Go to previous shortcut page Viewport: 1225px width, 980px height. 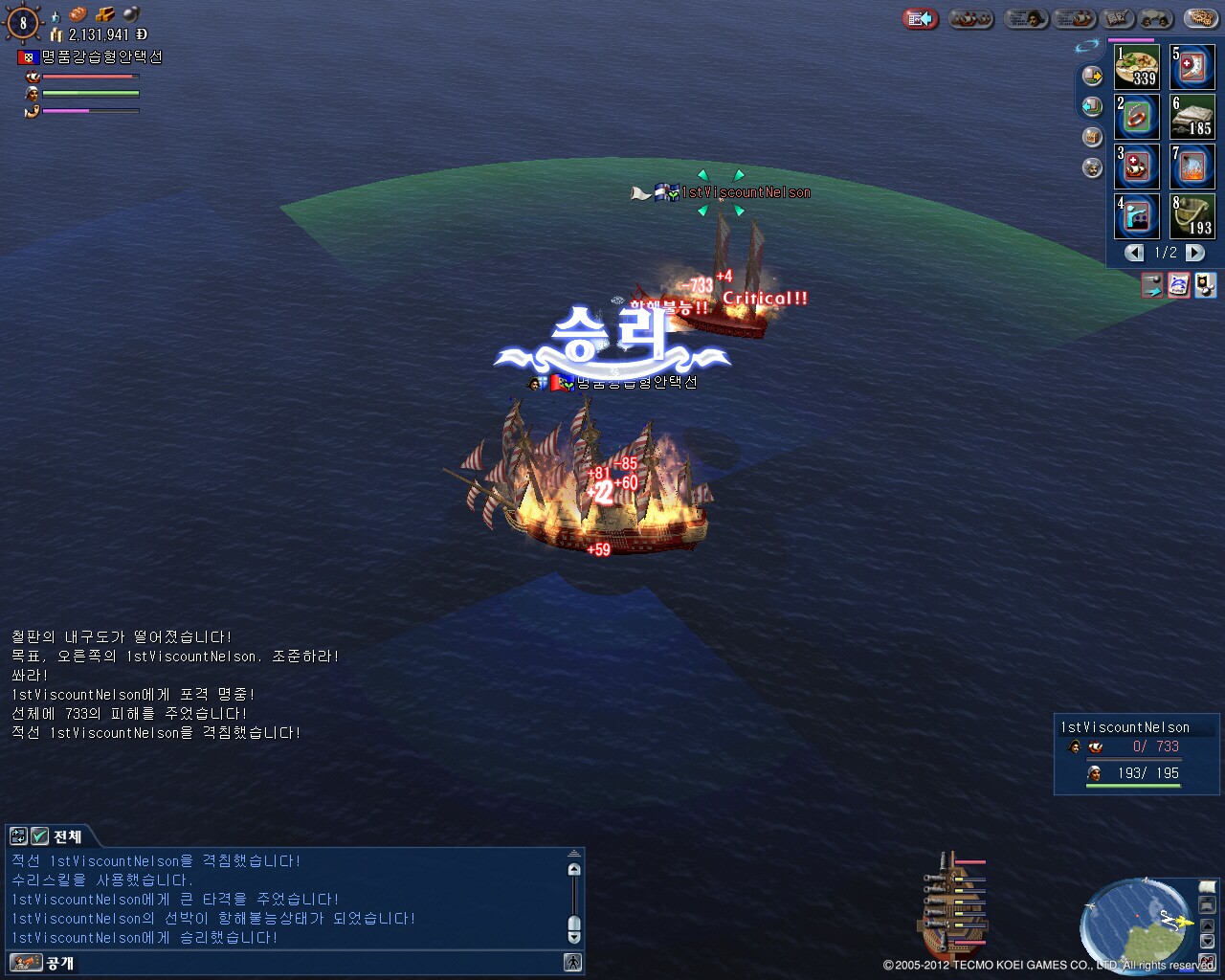coord(1135,253)
